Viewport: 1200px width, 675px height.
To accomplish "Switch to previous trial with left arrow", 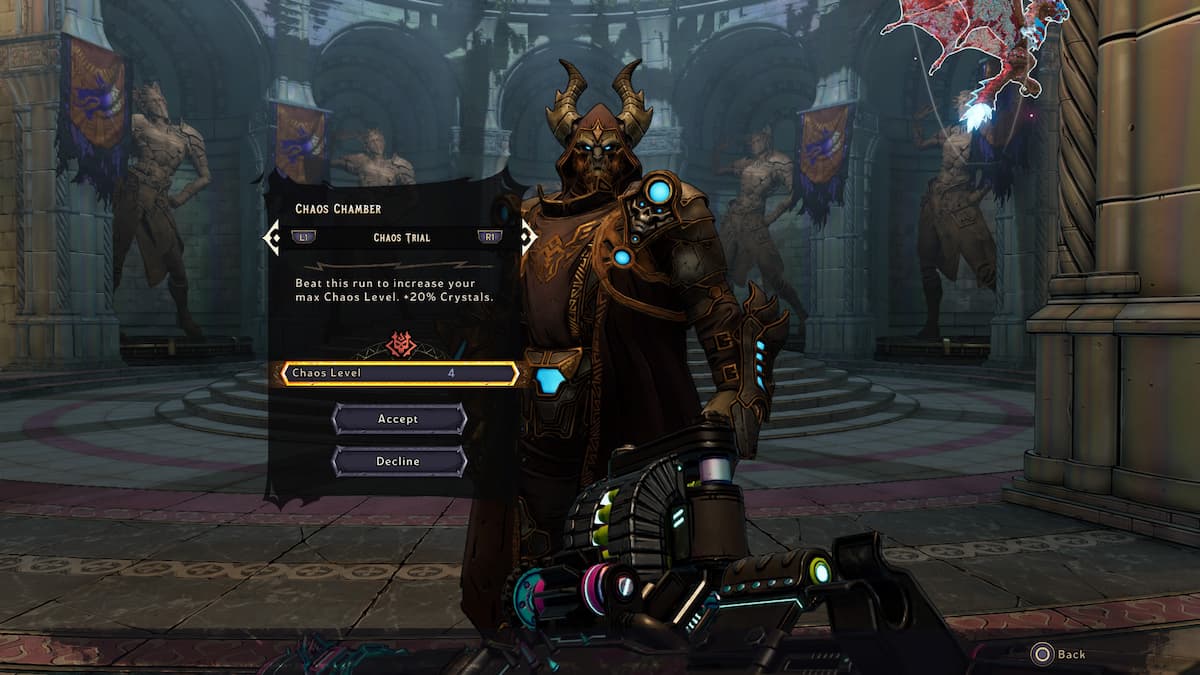I will click(271, 238).
